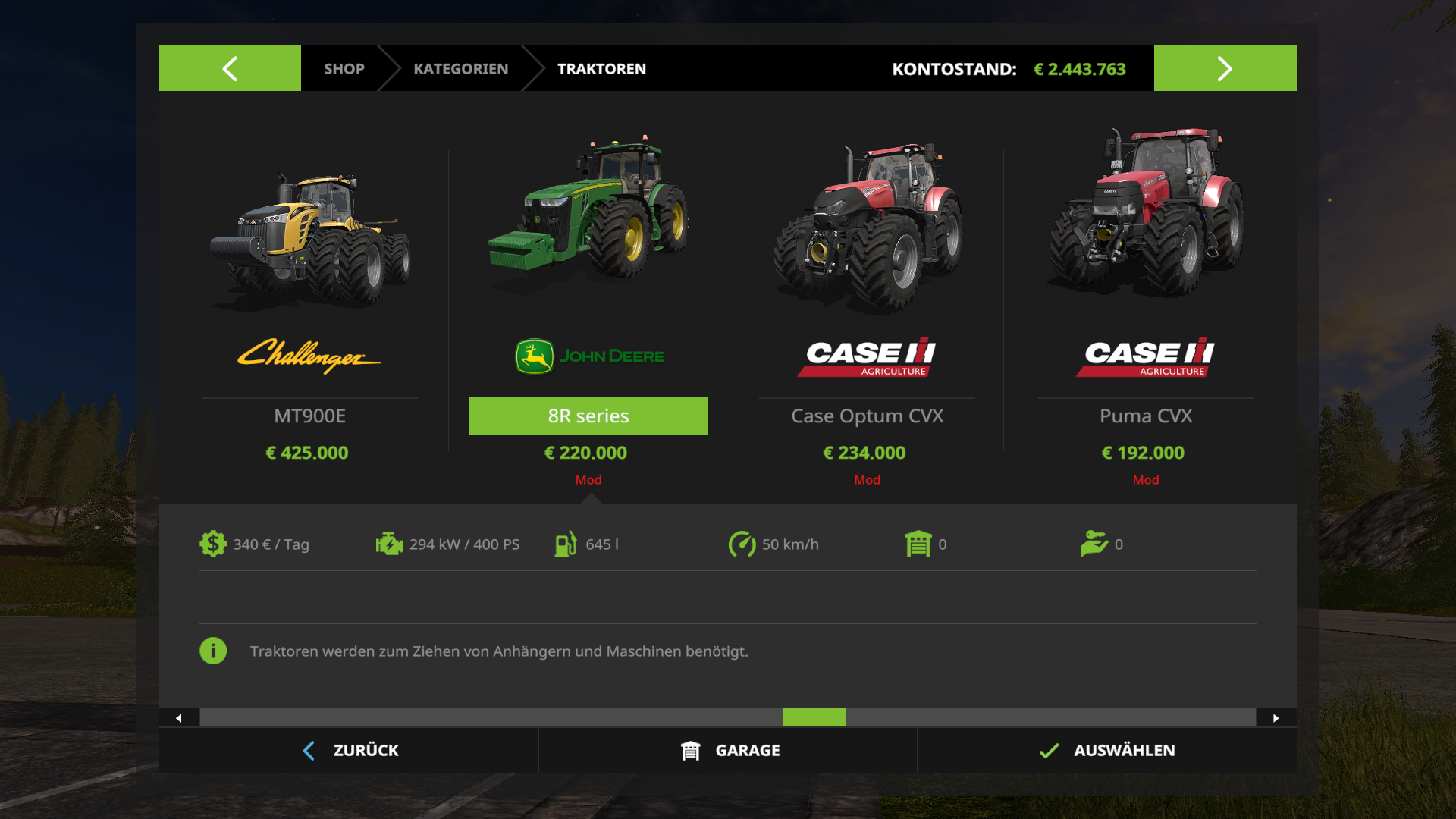Go to next page with right arrow

1225,68
